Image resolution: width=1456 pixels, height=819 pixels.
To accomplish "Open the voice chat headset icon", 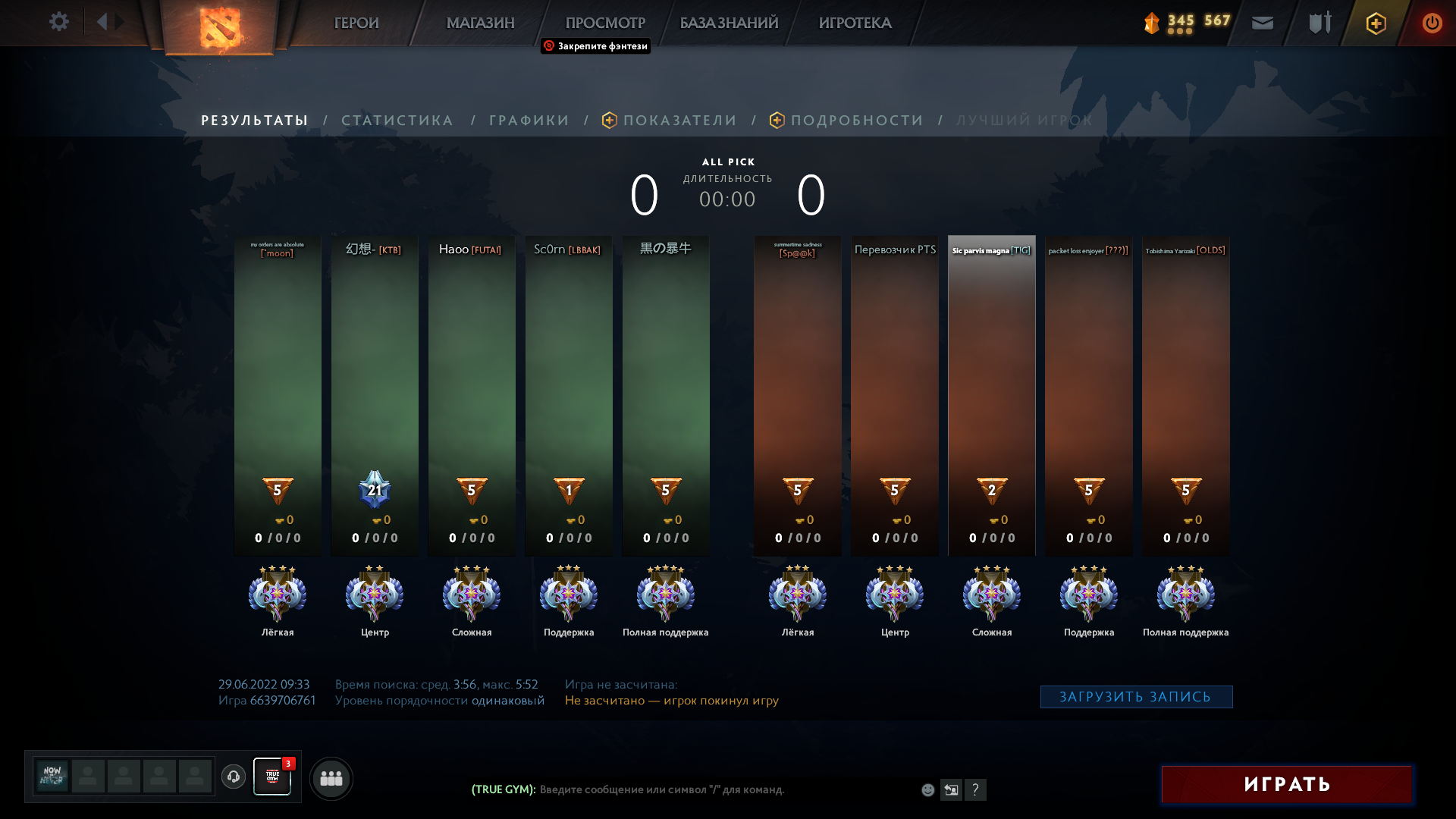I will [x=234, y=776].
